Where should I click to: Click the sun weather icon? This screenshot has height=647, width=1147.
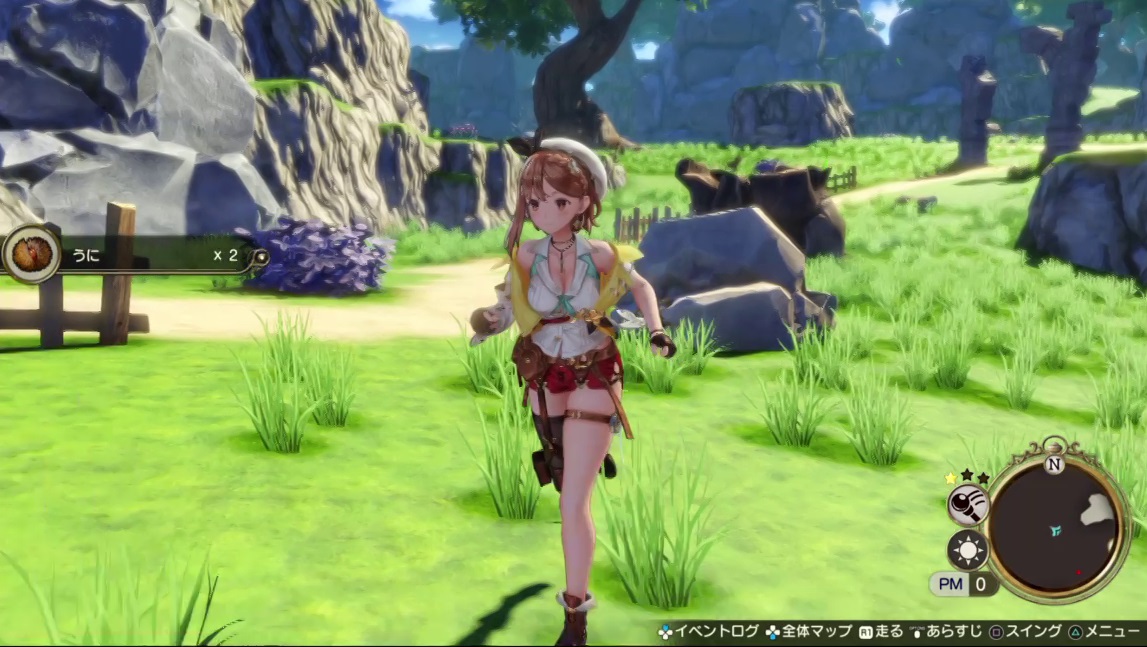(x=968, y=549)
